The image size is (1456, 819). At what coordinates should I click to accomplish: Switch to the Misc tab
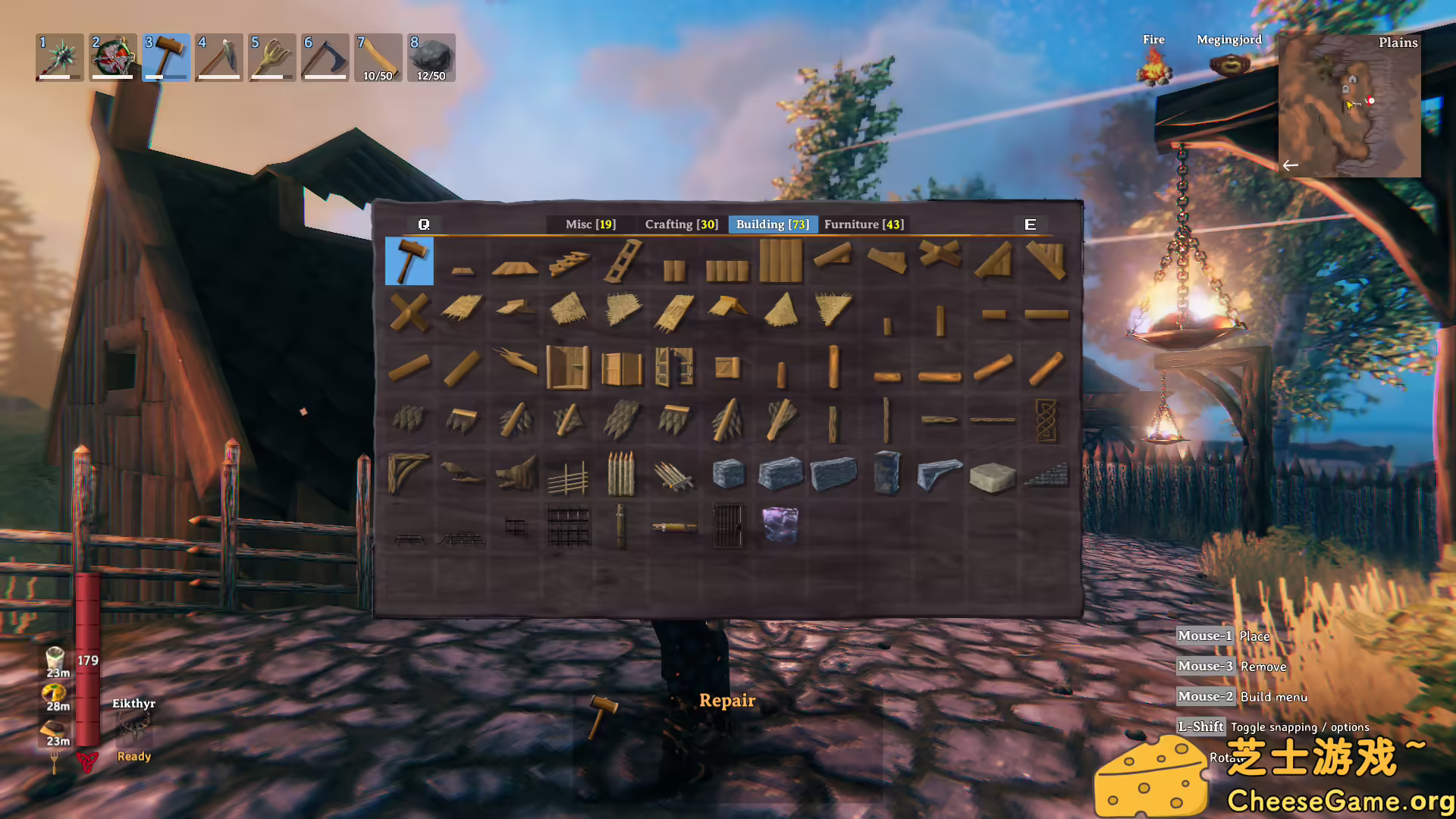(x=590, y=224)
